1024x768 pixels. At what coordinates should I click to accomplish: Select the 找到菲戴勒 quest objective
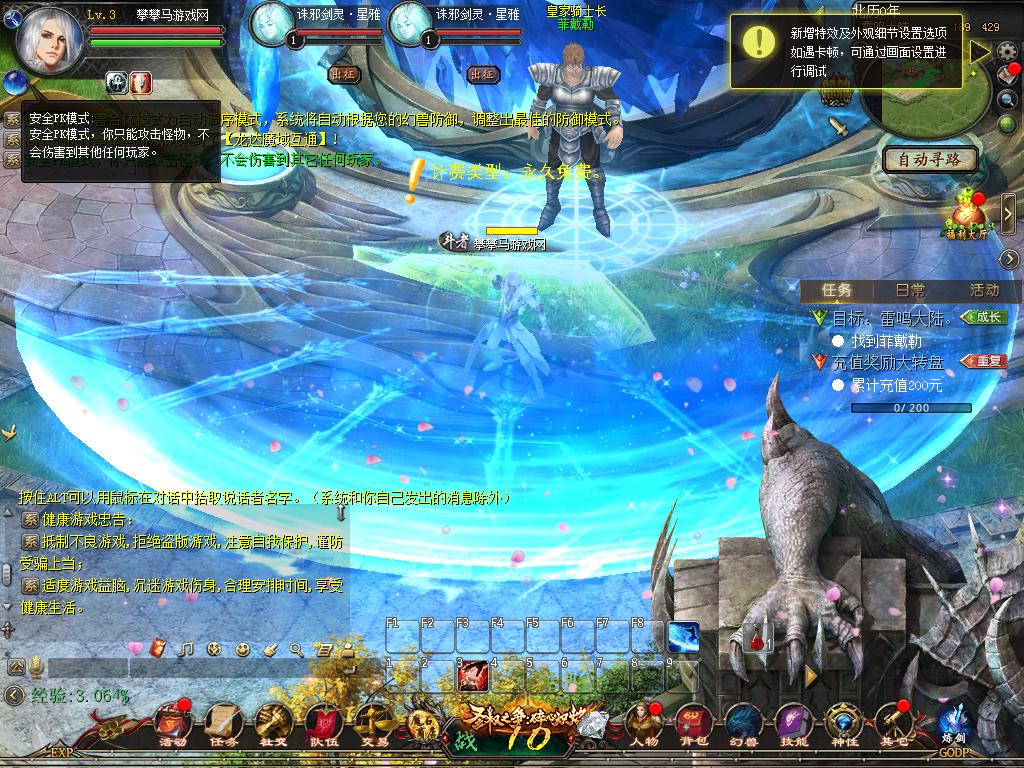pyautogui.click(x=894, y=341)
